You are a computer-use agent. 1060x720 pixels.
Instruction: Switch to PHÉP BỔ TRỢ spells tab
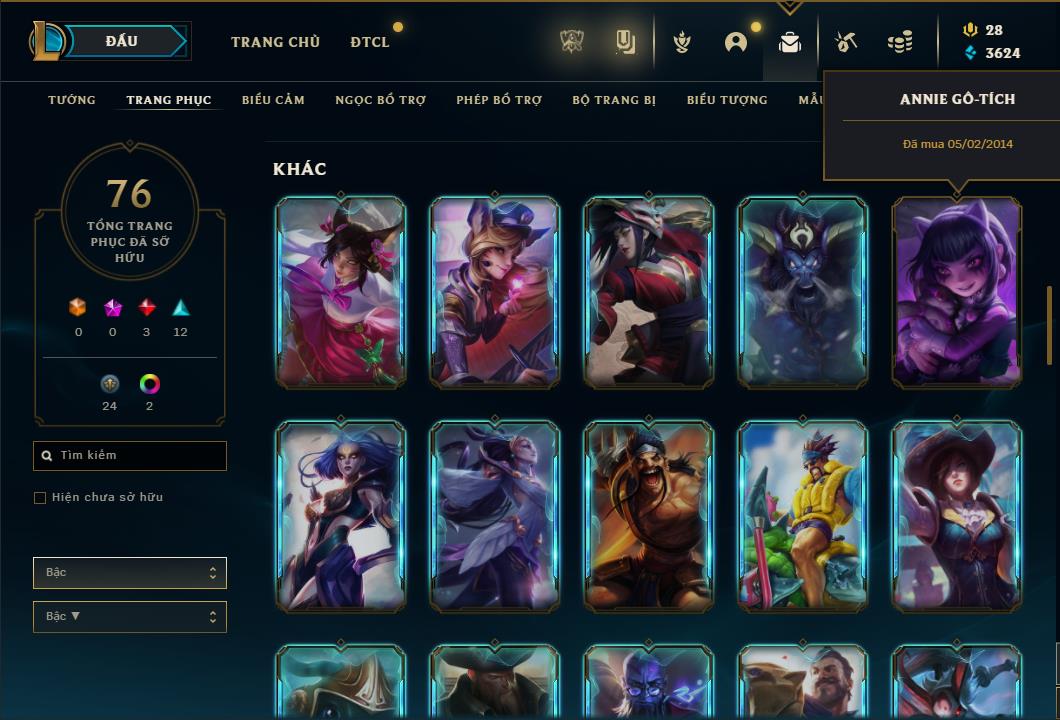pos(499,100)
